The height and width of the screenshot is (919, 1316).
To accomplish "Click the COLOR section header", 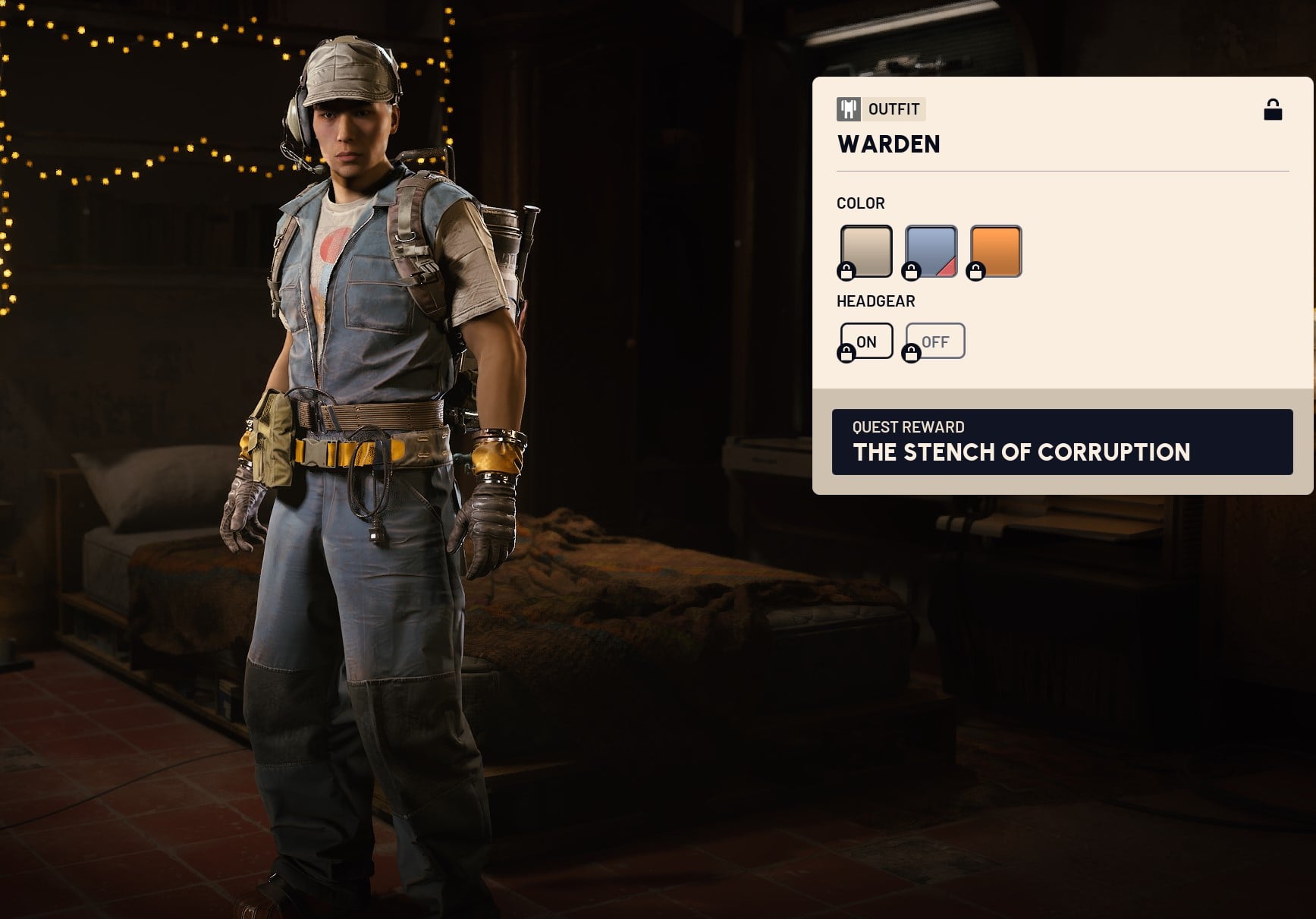I will [859, 203].
